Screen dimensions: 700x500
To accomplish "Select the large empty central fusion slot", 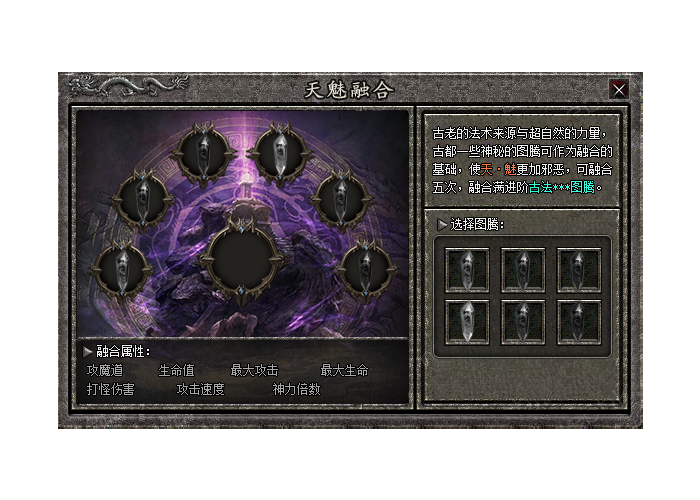I will pos(239,257).
